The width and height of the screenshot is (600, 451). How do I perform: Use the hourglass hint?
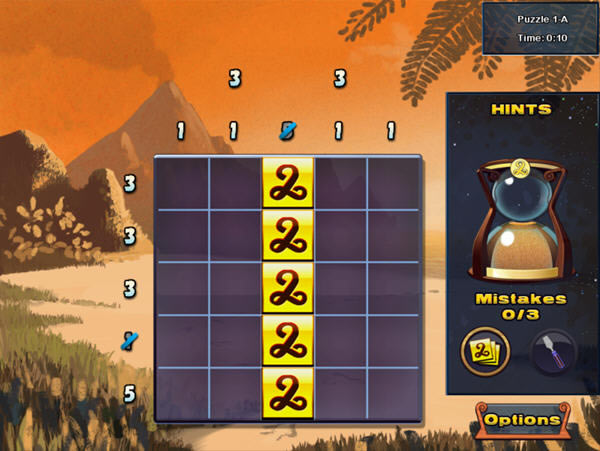tap(520, 222)
